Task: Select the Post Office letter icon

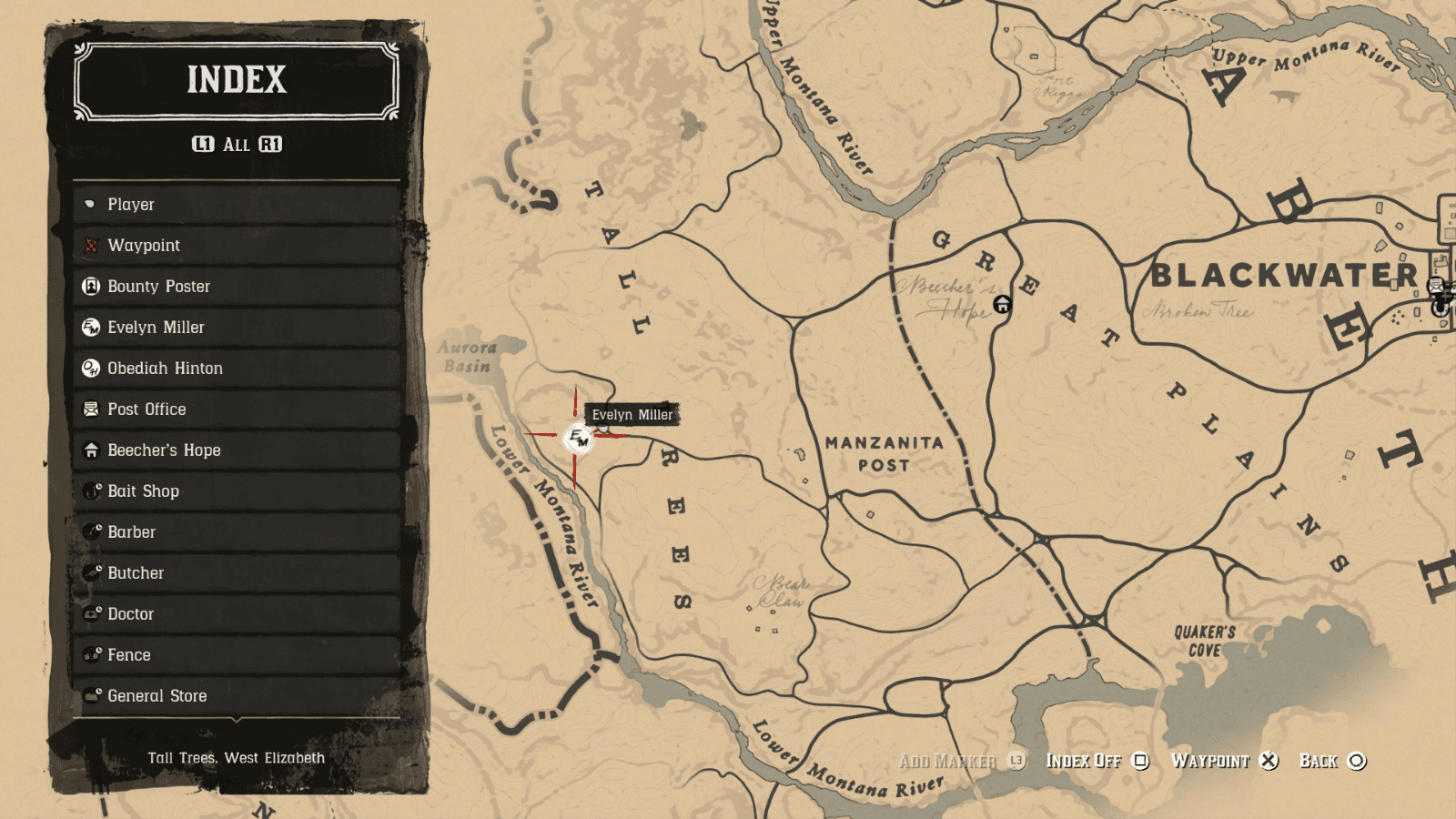Action: point(92,409)
